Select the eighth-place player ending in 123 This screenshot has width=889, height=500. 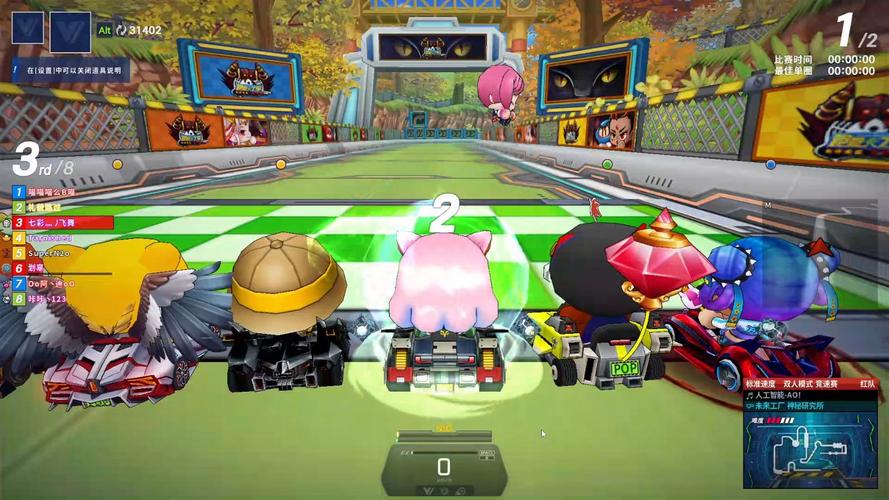point(45,299)
